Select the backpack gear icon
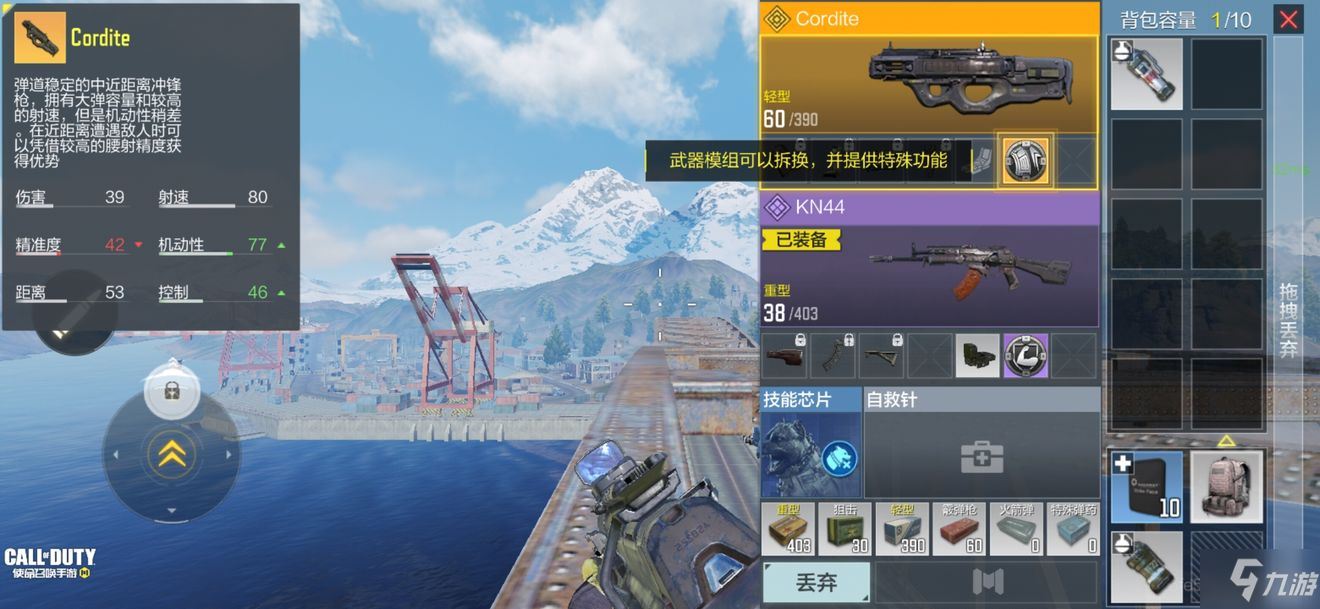The image size is (1320, 609). click(1226, 486)
